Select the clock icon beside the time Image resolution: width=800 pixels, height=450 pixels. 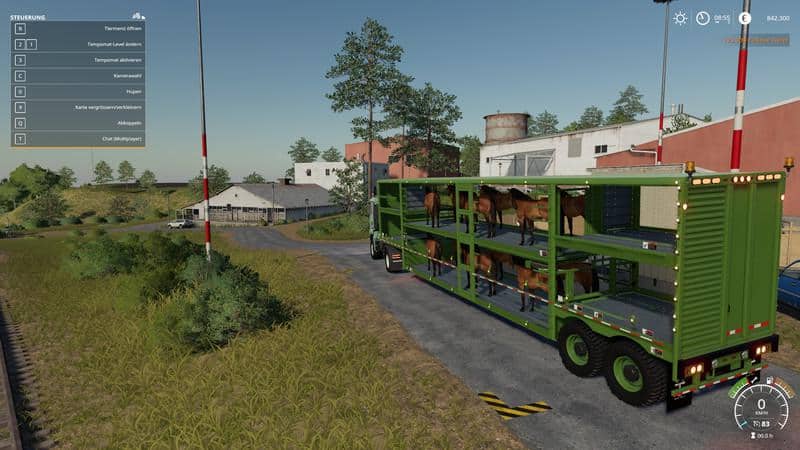pos(703,18)
